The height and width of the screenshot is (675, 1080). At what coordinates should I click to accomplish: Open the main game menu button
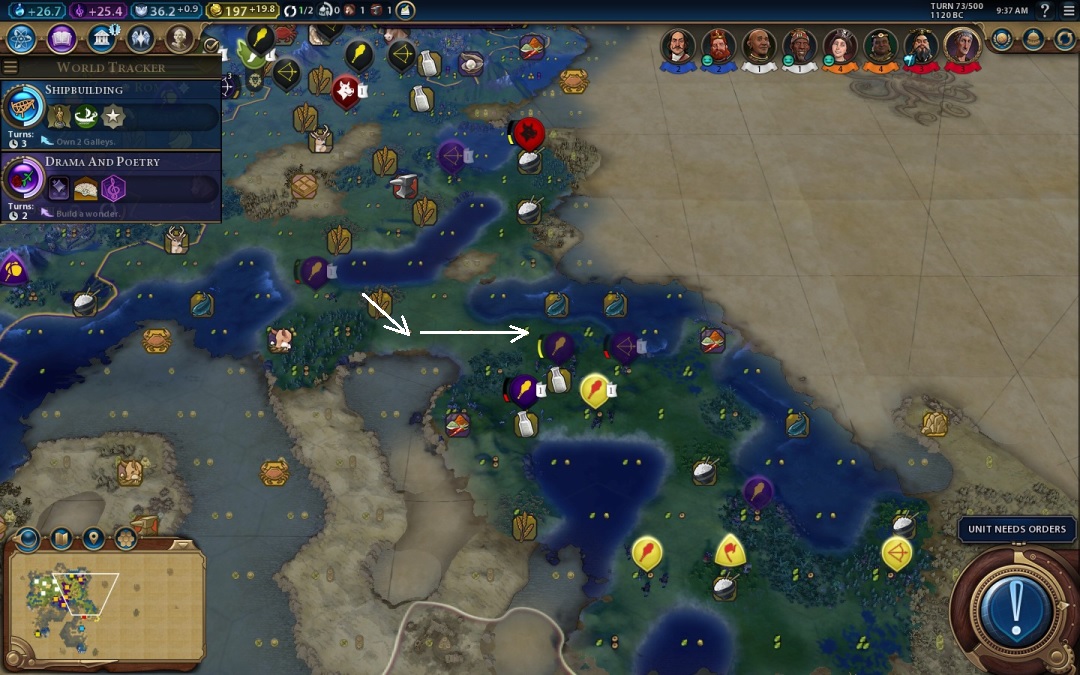pos(1068,10)
